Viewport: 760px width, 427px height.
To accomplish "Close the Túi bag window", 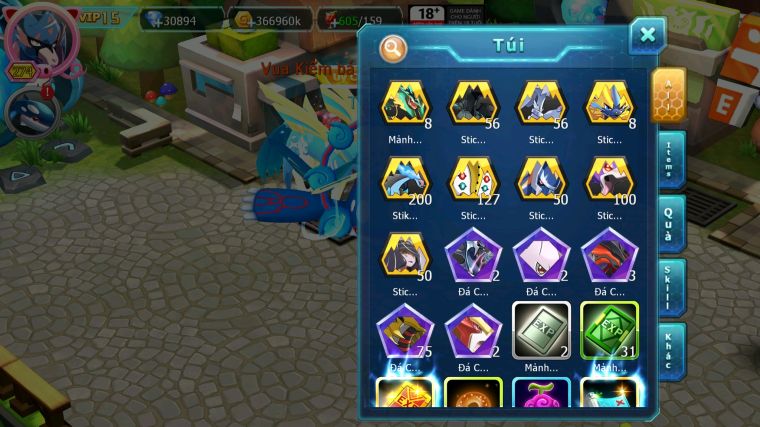I will pos(647,36).
